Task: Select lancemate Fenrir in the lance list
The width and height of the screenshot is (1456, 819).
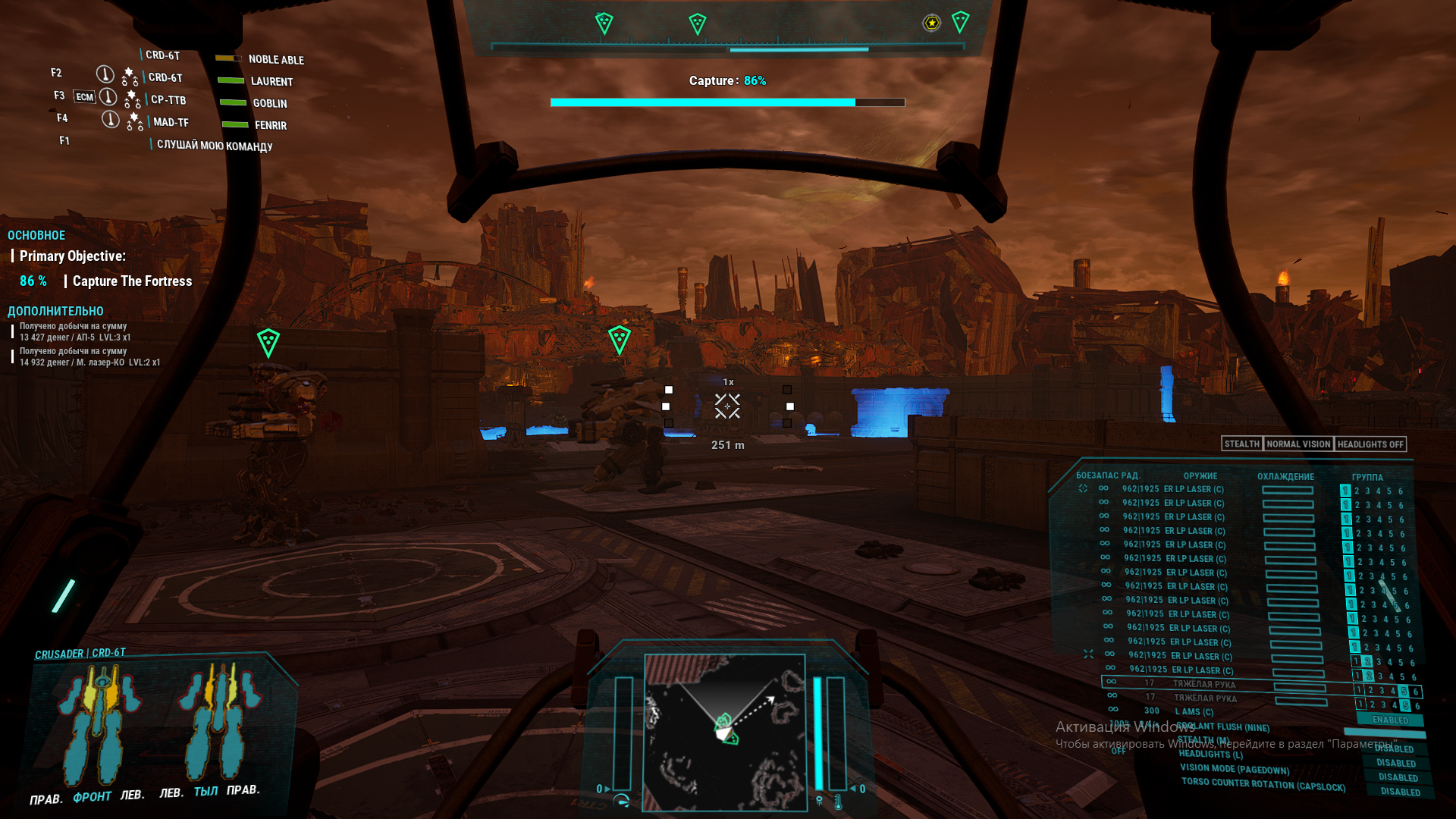Action: (x=270, y=125)
